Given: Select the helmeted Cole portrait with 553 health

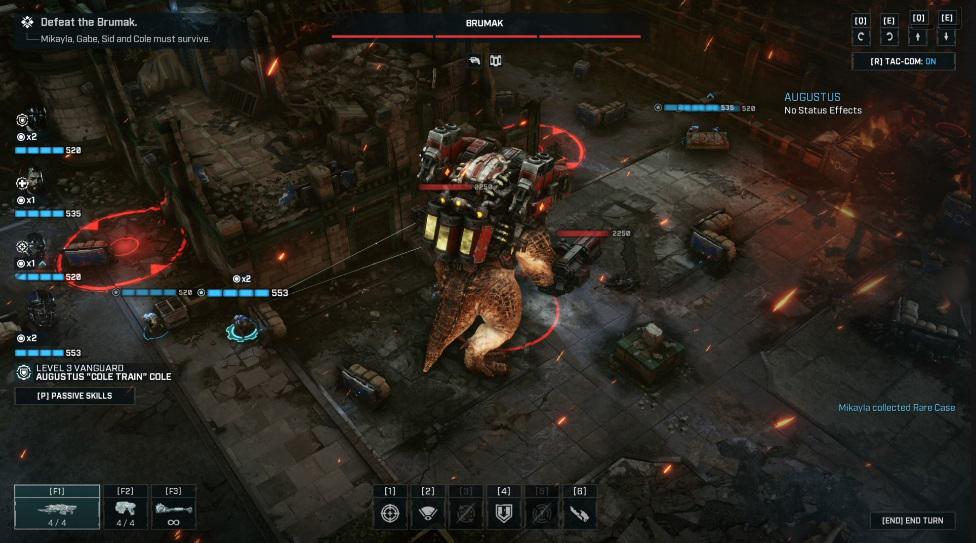Looking at the screenshot, I should pyautogui.click(x=38, y=312).
